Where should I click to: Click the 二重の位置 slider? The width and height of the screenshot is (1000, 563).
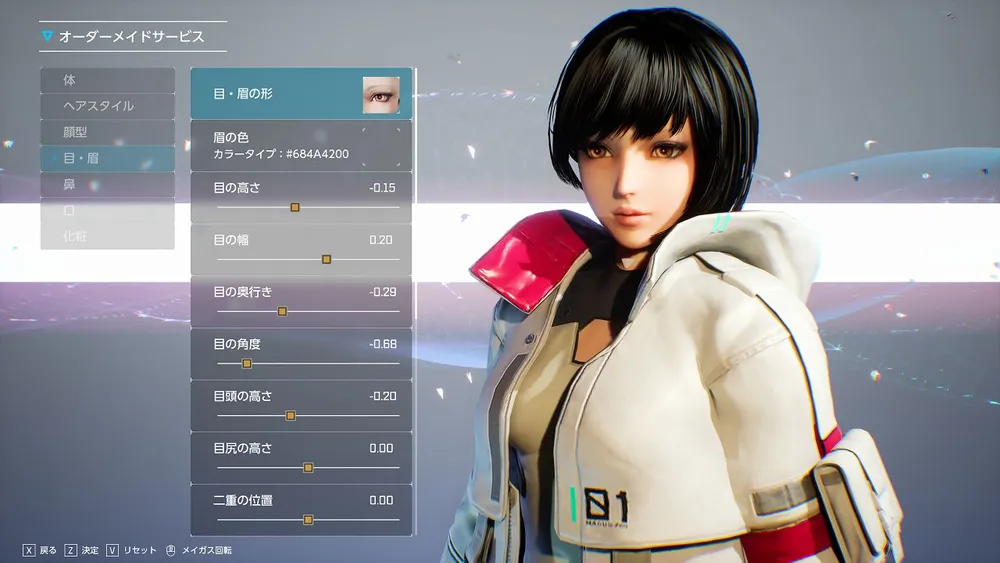(308, 519)
